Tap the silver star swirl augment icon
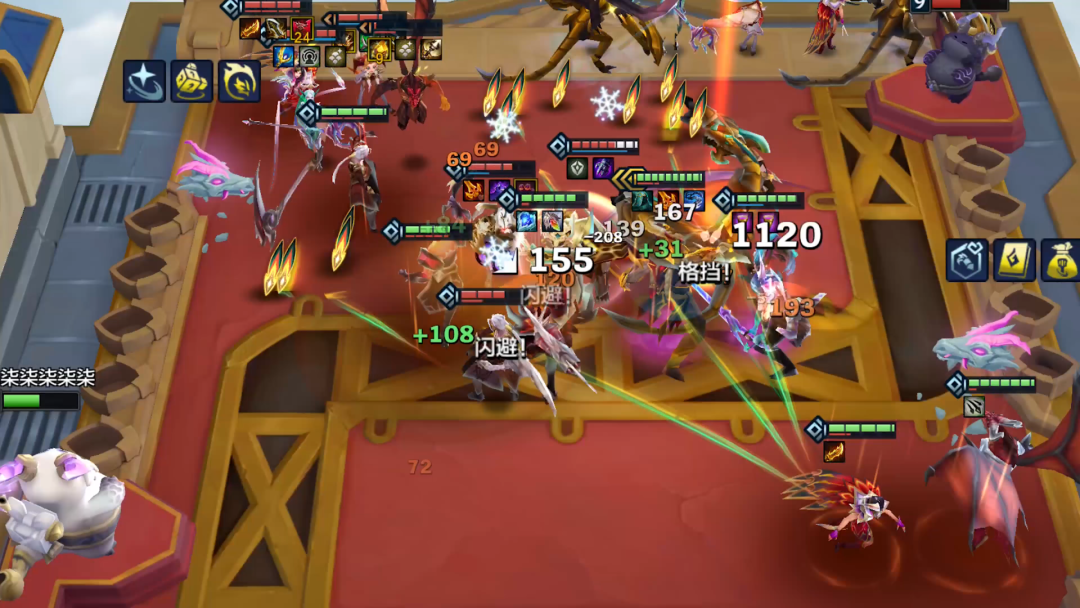Screen dimensions: 1080x608 [144, 81]
